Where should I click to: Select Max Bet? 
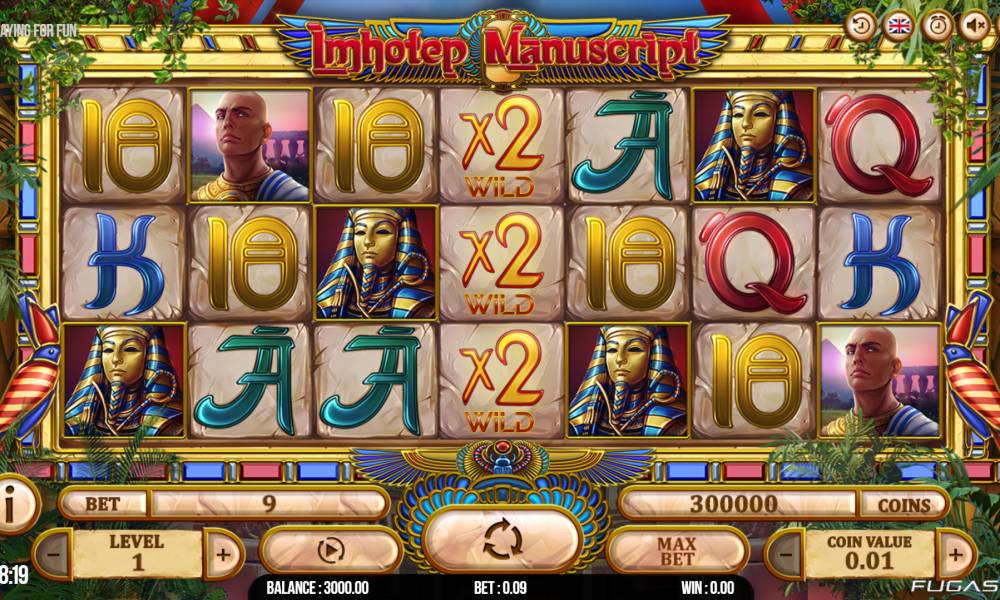coord(677,550)
